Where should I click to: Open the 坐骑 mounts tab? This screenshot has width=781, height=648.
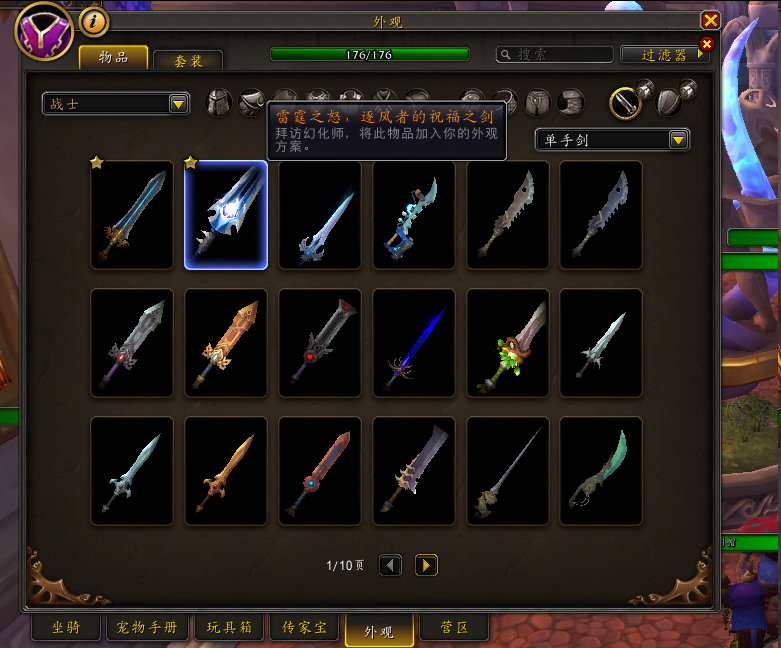pyautogui.click(x=66, y=628)
